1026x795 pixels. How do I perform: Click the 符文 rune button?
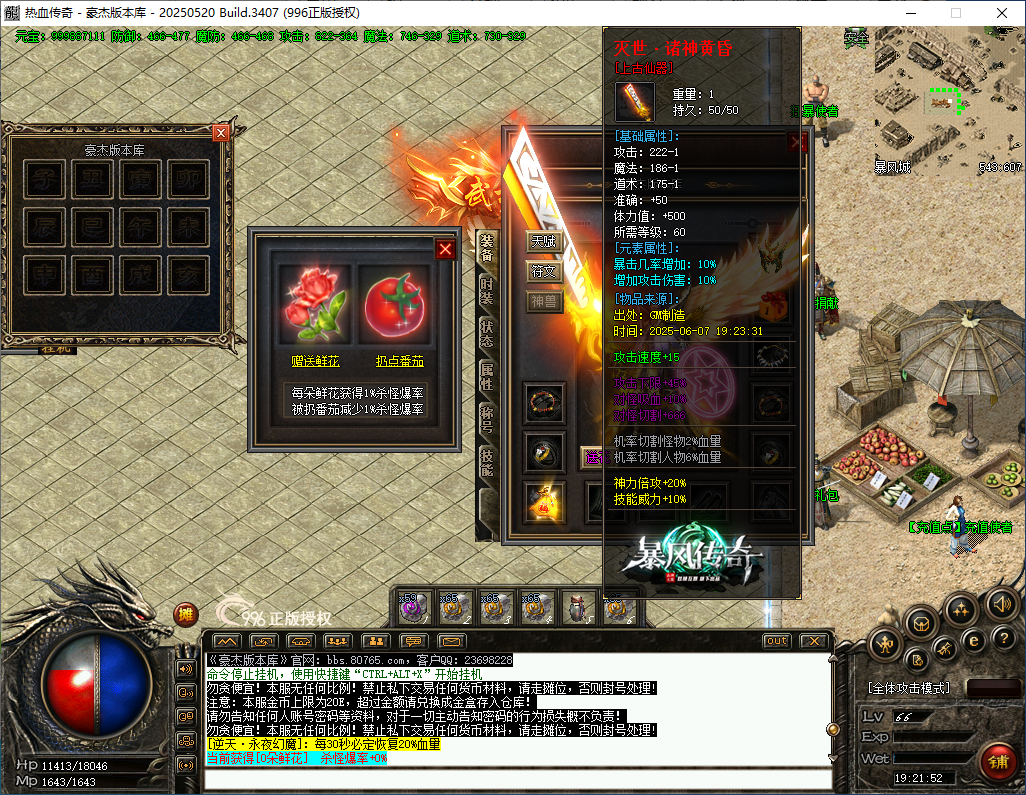point(544,271)
